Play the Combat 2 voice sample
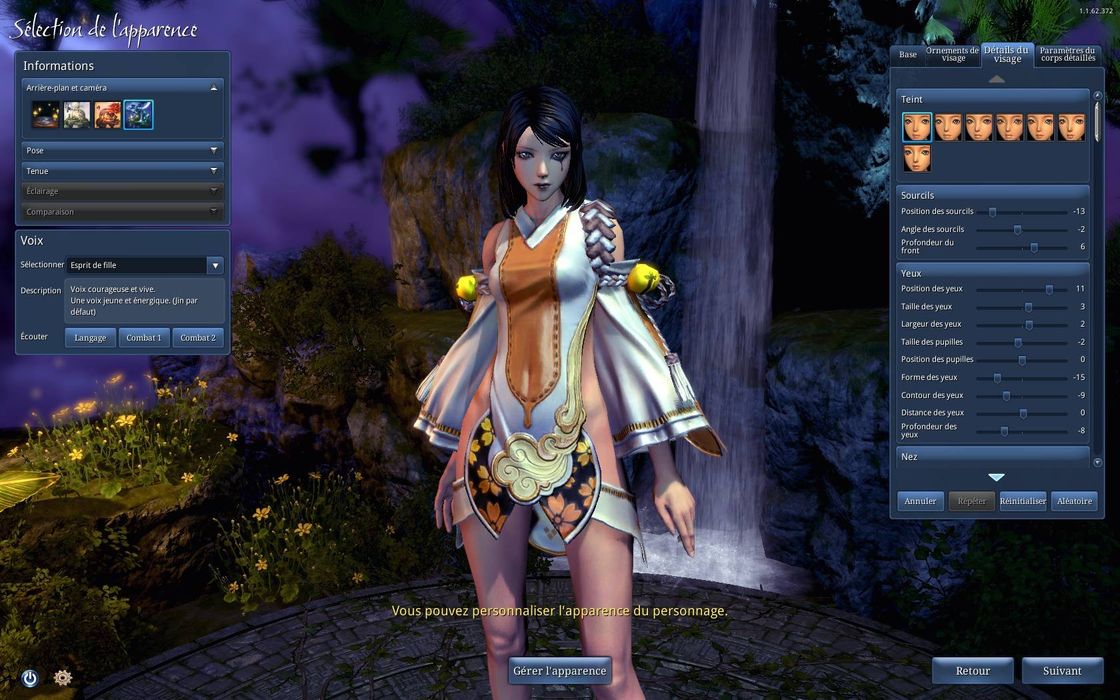 point(198,338)
